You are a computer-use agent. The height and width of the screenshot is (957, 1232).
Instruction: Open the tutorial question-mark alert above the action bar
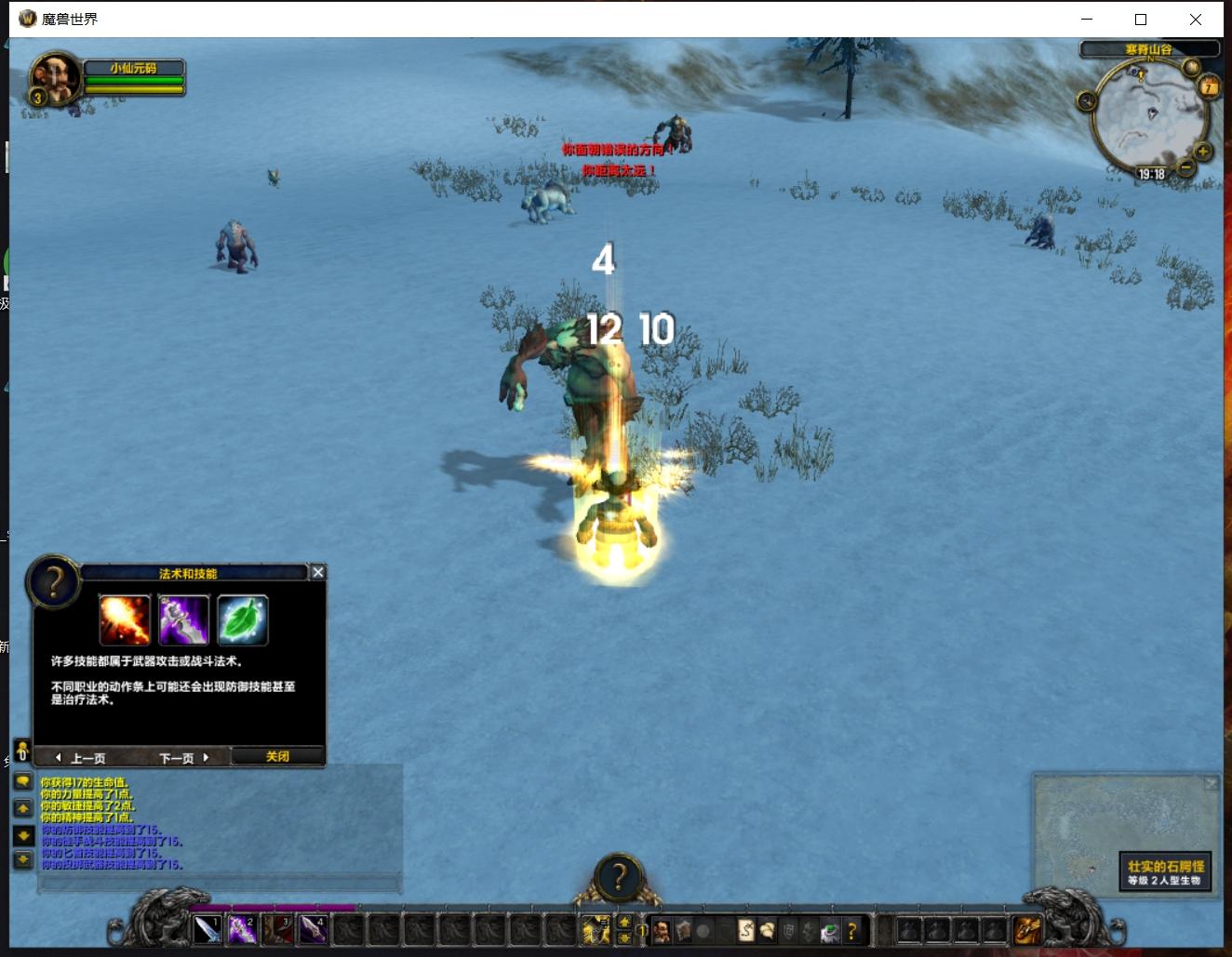point(618,877)
